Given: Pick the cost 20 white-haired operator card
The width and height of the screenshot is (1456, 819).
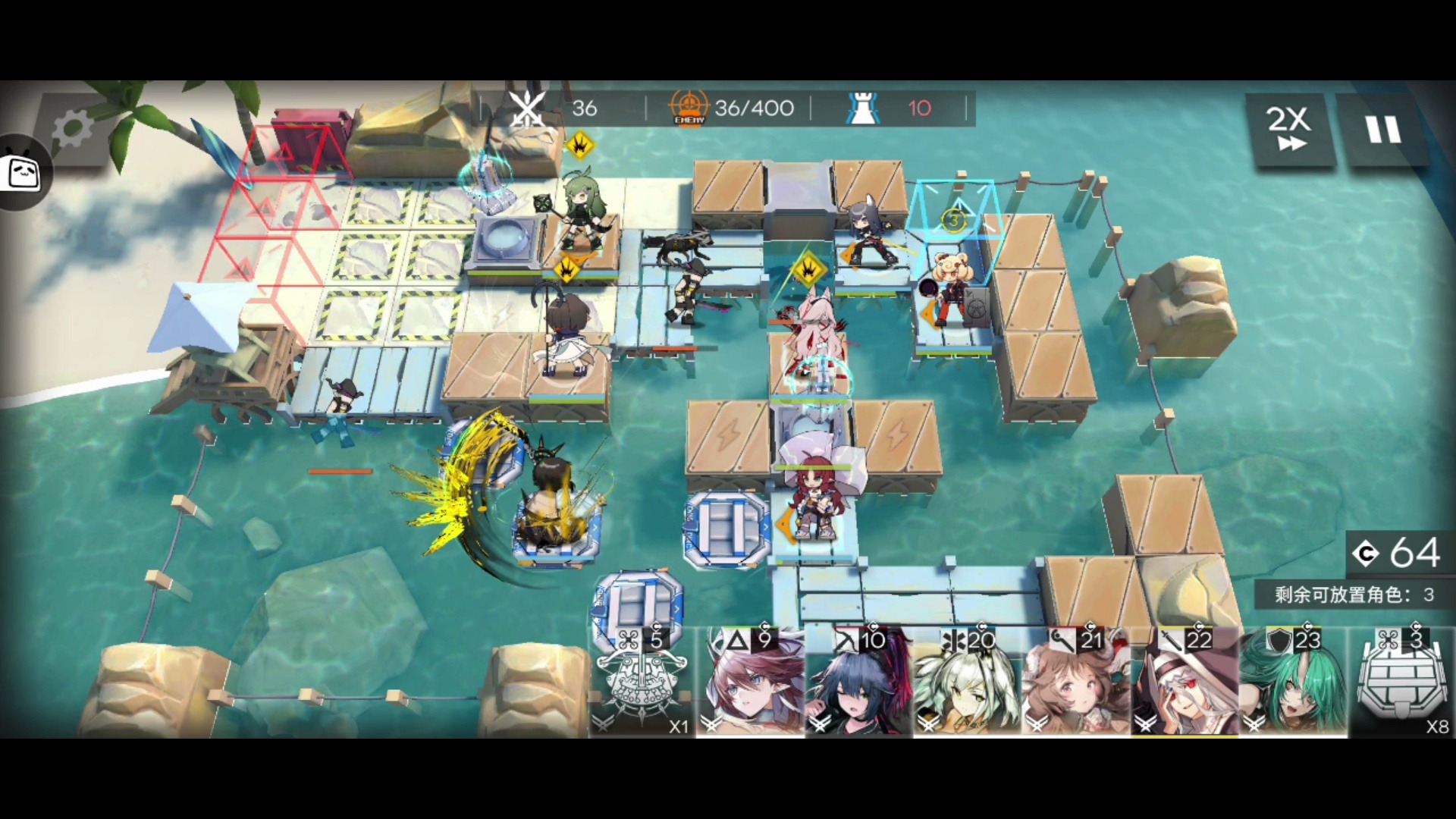Looking at the screenshot, I should 967,682.
